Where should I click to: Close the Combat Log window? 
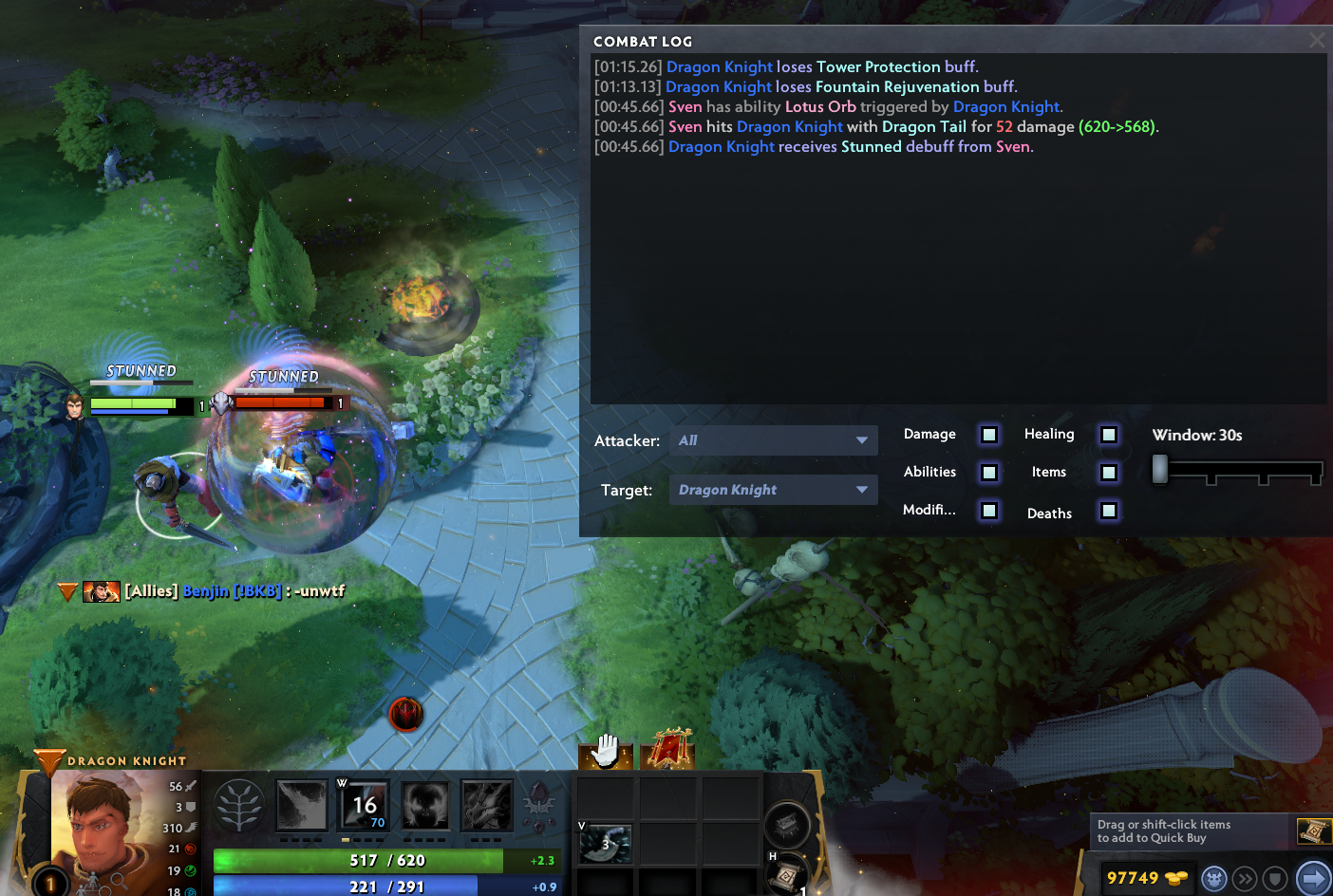tap(1316, 40)
